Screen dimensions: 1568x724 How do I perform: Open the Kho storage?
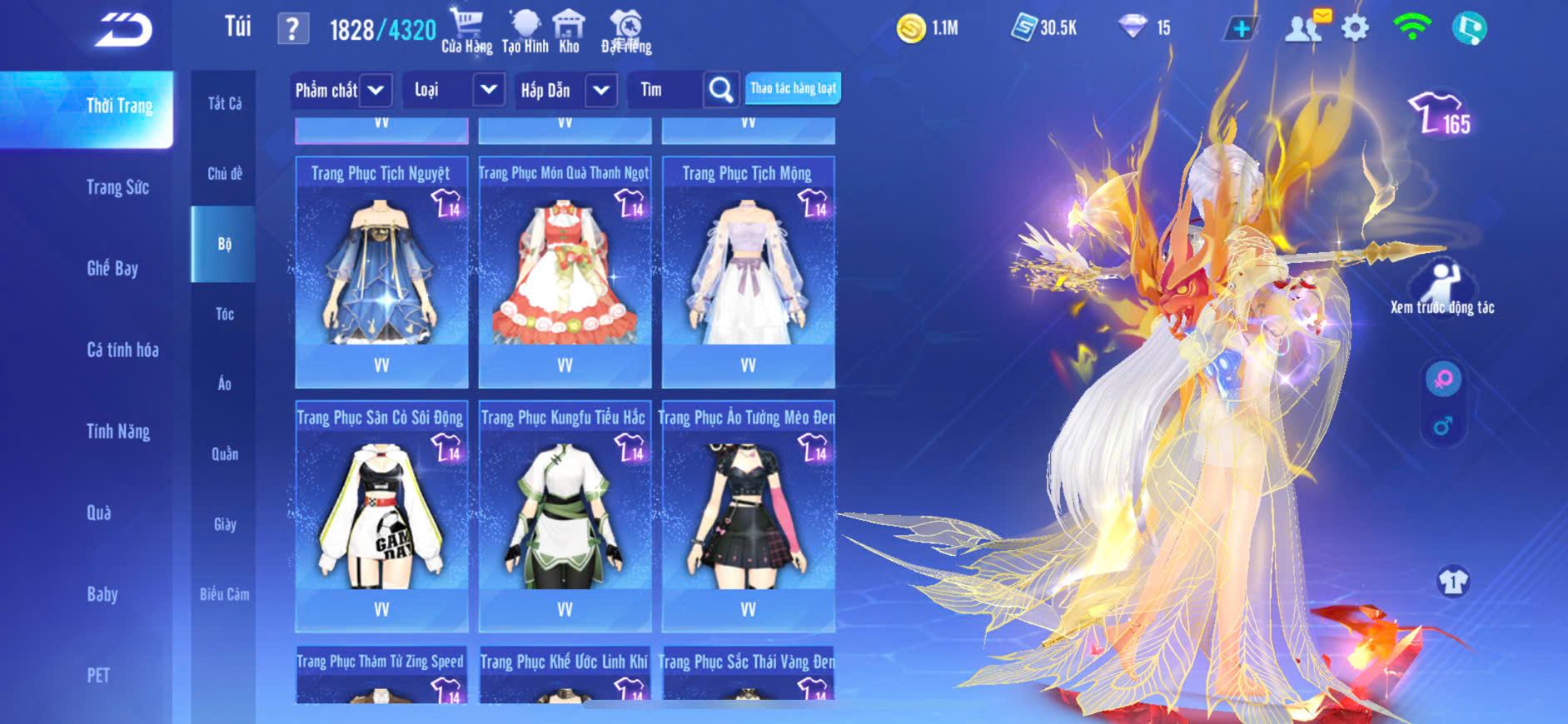pos(569,31)
